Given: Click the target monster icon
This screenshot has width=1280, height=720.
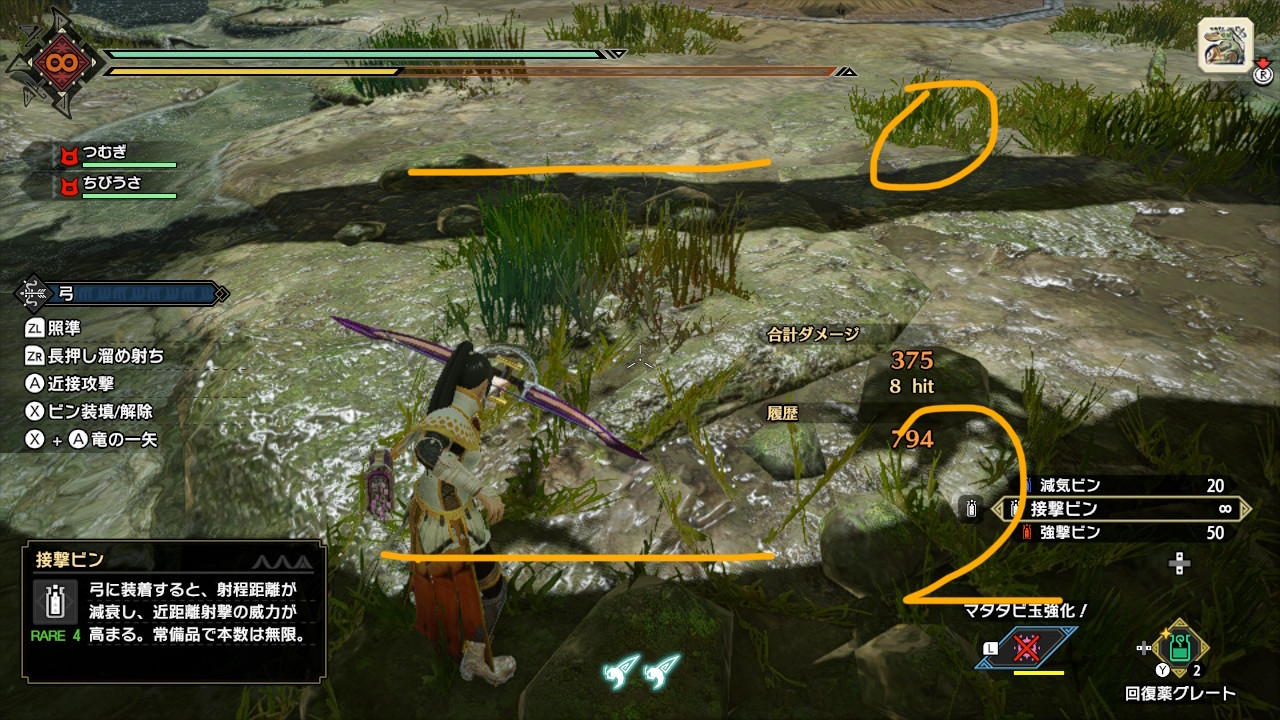Looking at the screenshot, I should point(1225,46).
